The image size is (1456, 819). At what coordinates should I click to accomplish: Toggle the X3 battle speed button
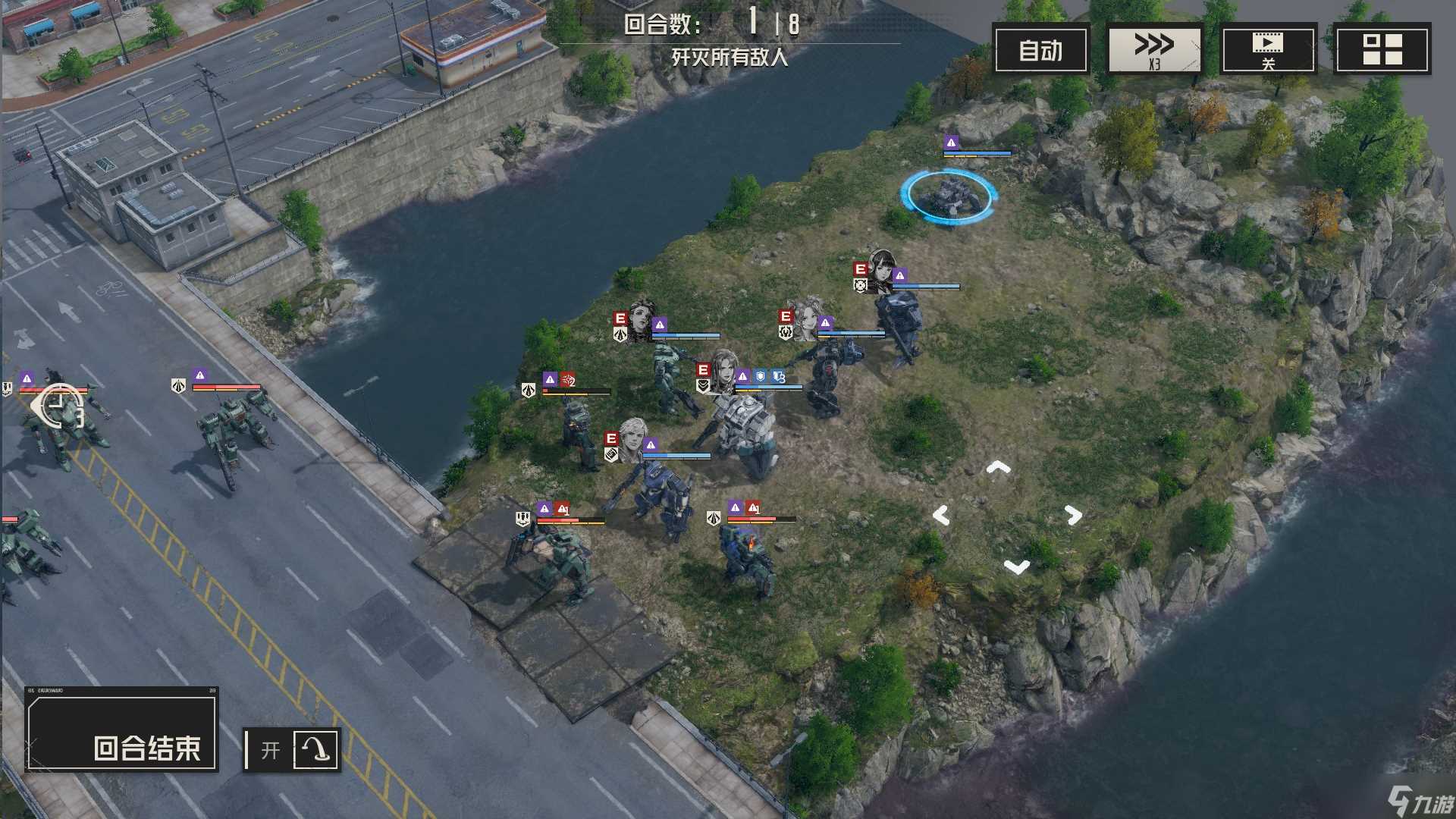point(1154,50)
